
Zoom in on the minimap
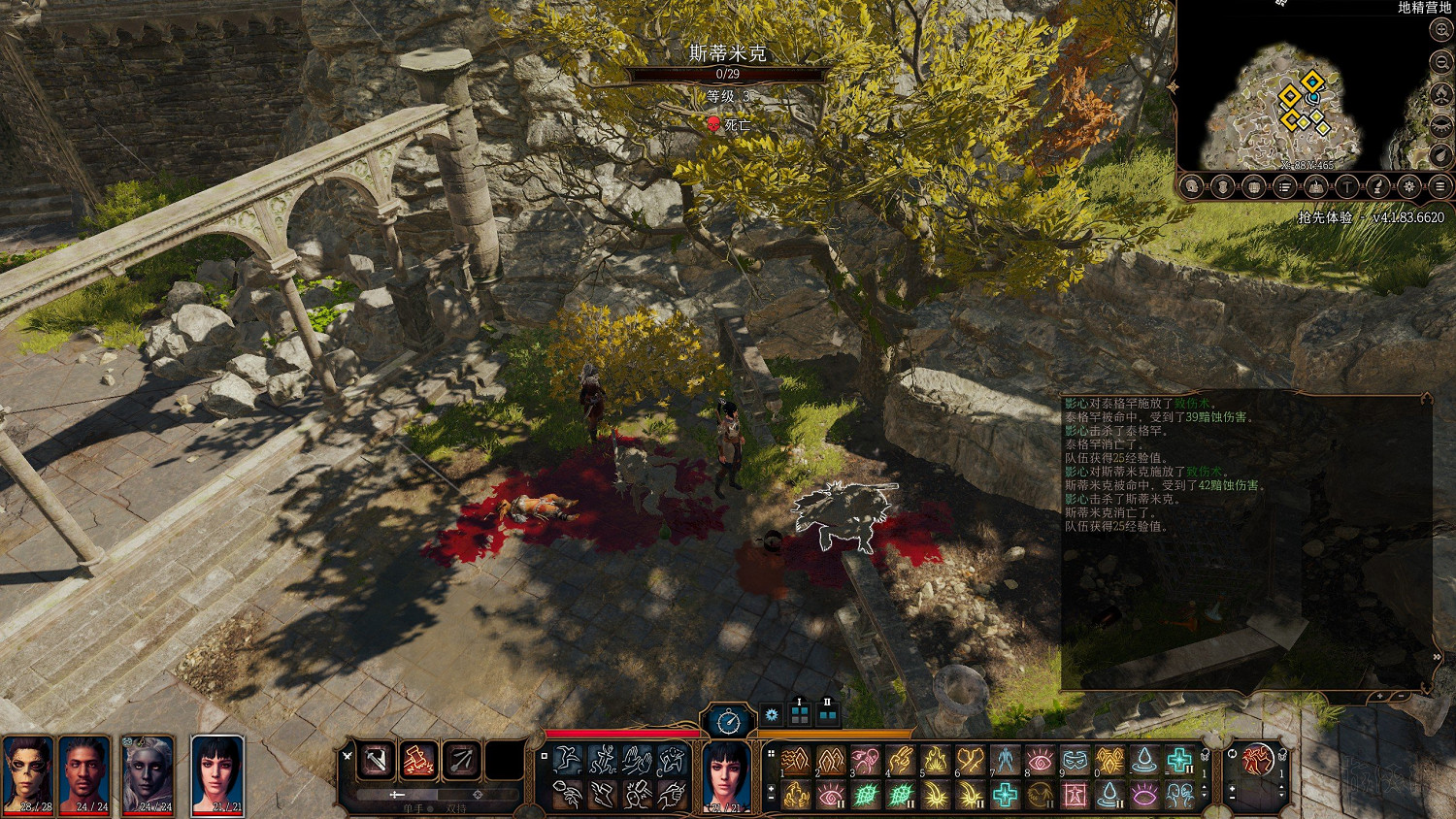1440,31
